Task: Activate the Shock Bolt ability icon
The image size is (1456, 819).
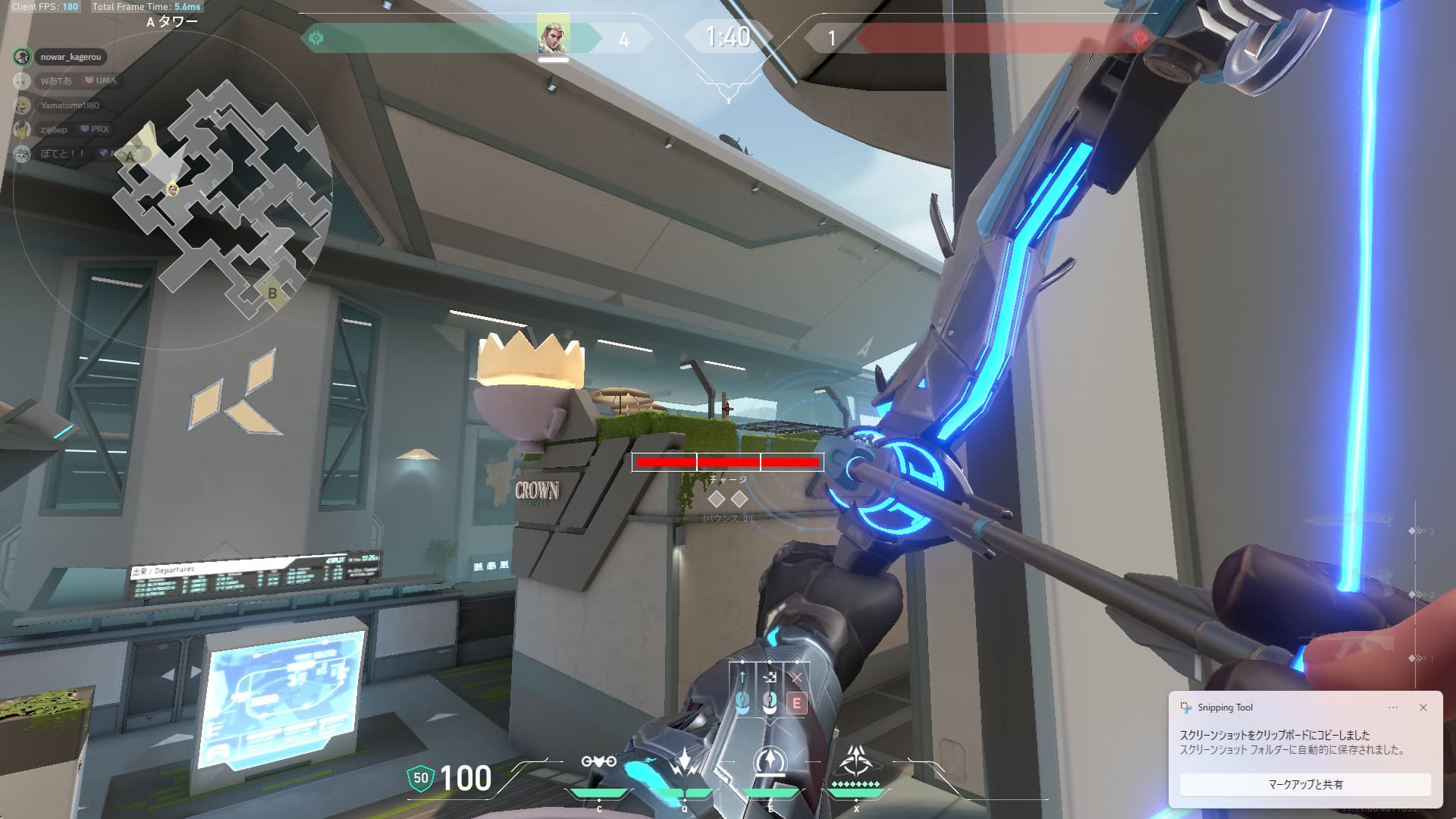Action: click(684, 763)
